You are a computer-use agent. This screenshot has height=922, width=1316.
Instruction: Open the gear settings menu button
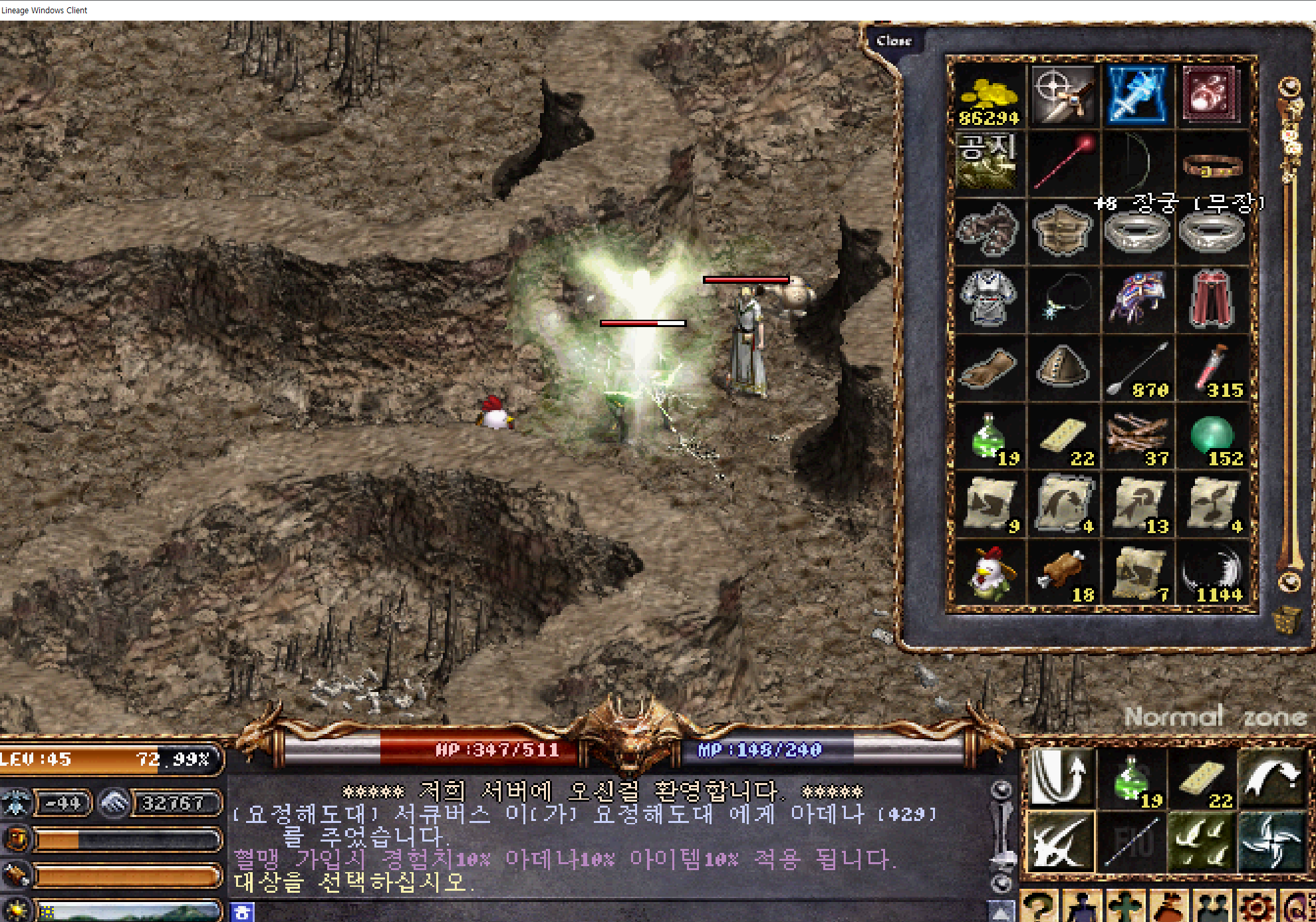pos(1257,907)
